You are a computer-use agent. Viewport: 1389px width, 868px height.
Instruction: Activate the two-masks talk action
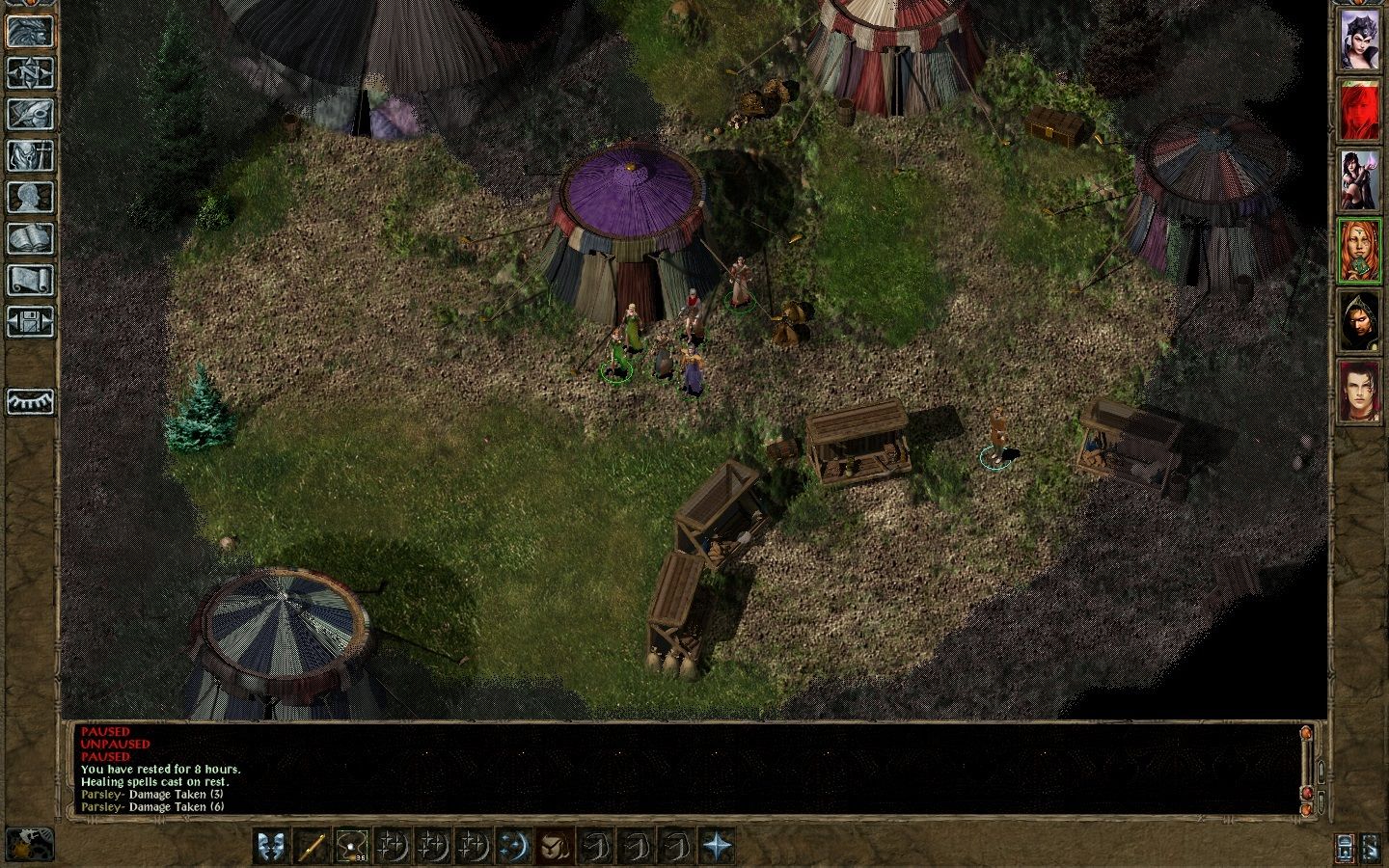click(x=270, y=847)
